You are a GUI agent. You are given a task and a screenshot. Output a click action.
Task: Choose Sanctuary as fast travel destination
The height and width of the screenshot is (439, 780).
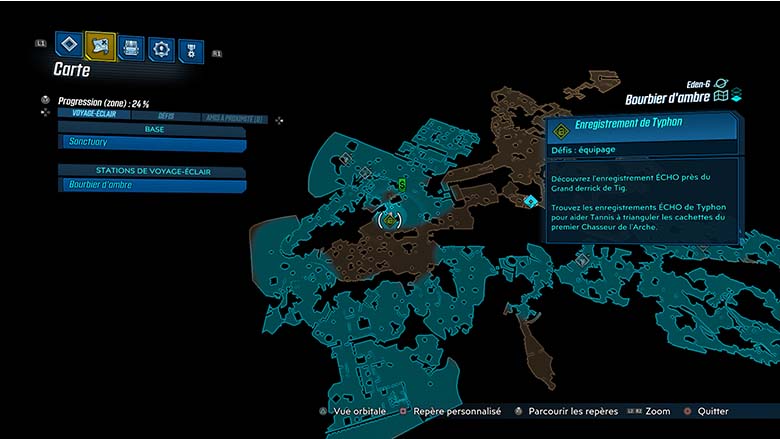(x=152, y=143)
